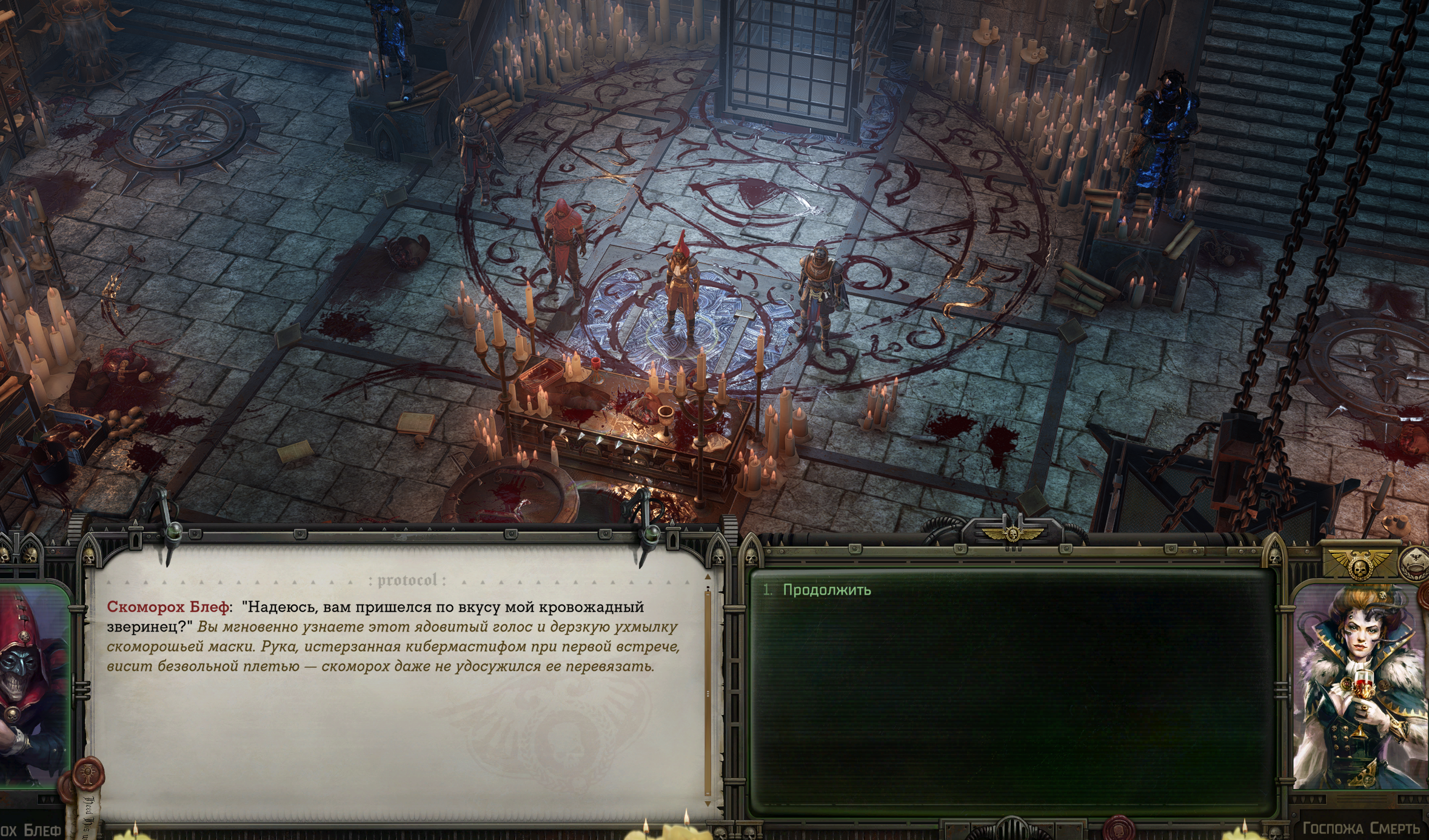
Task: Choose the "Продолжить" dialogue reply
Action: [x=826, y=590]
